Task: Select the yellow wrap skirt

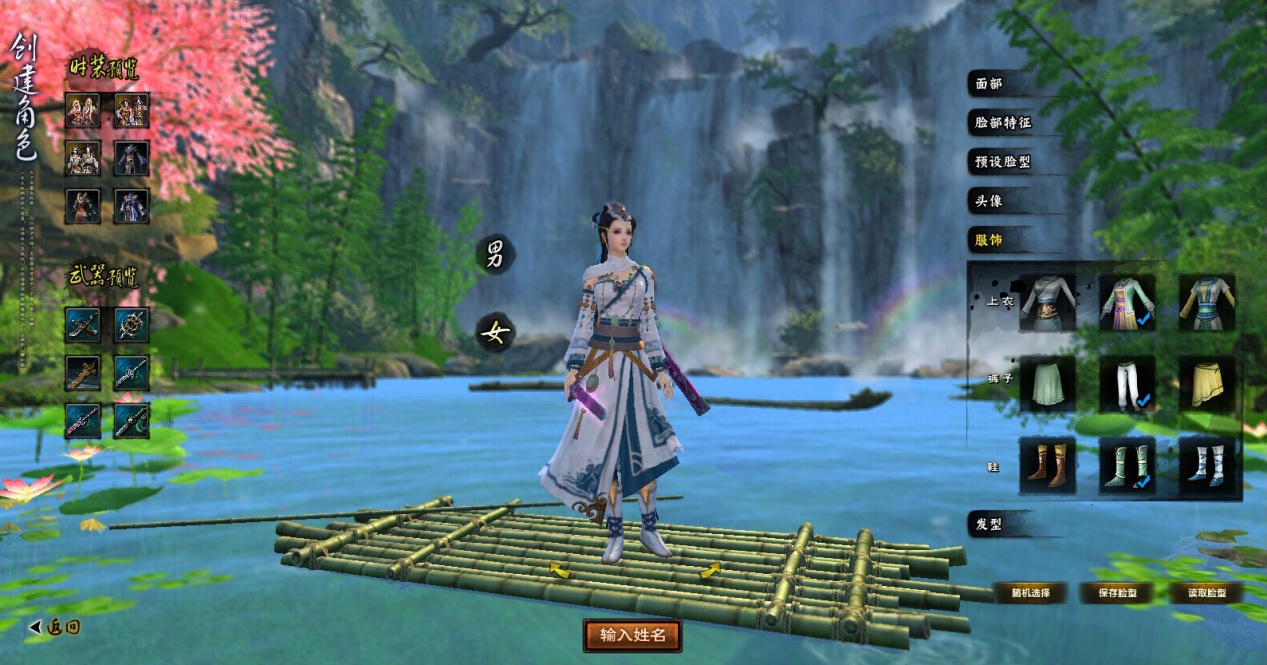Action: pos(1206,384)
